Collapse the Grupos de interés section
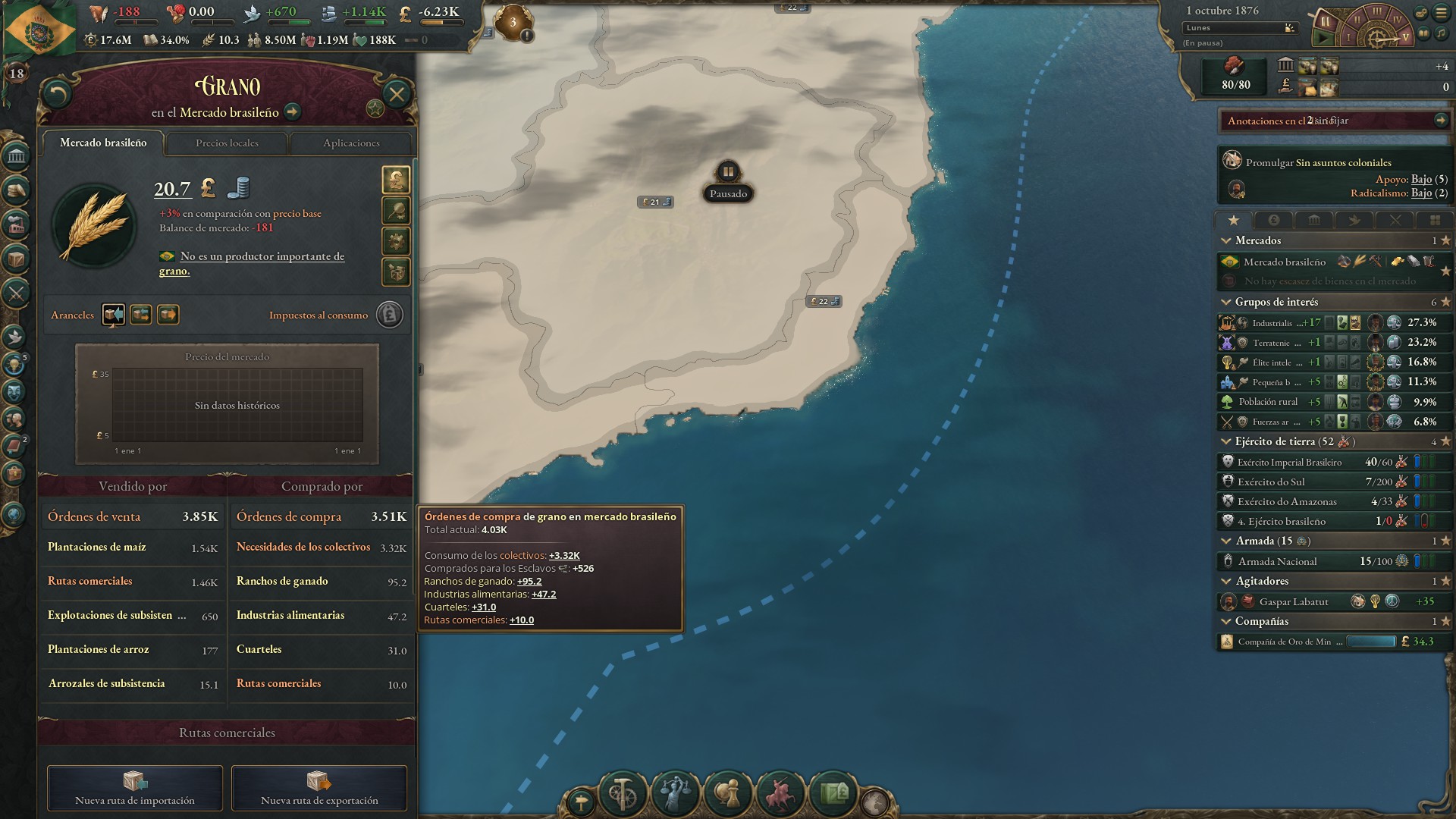The height and width of the screenshot is (819, 1456). (x=1225, y=302)
